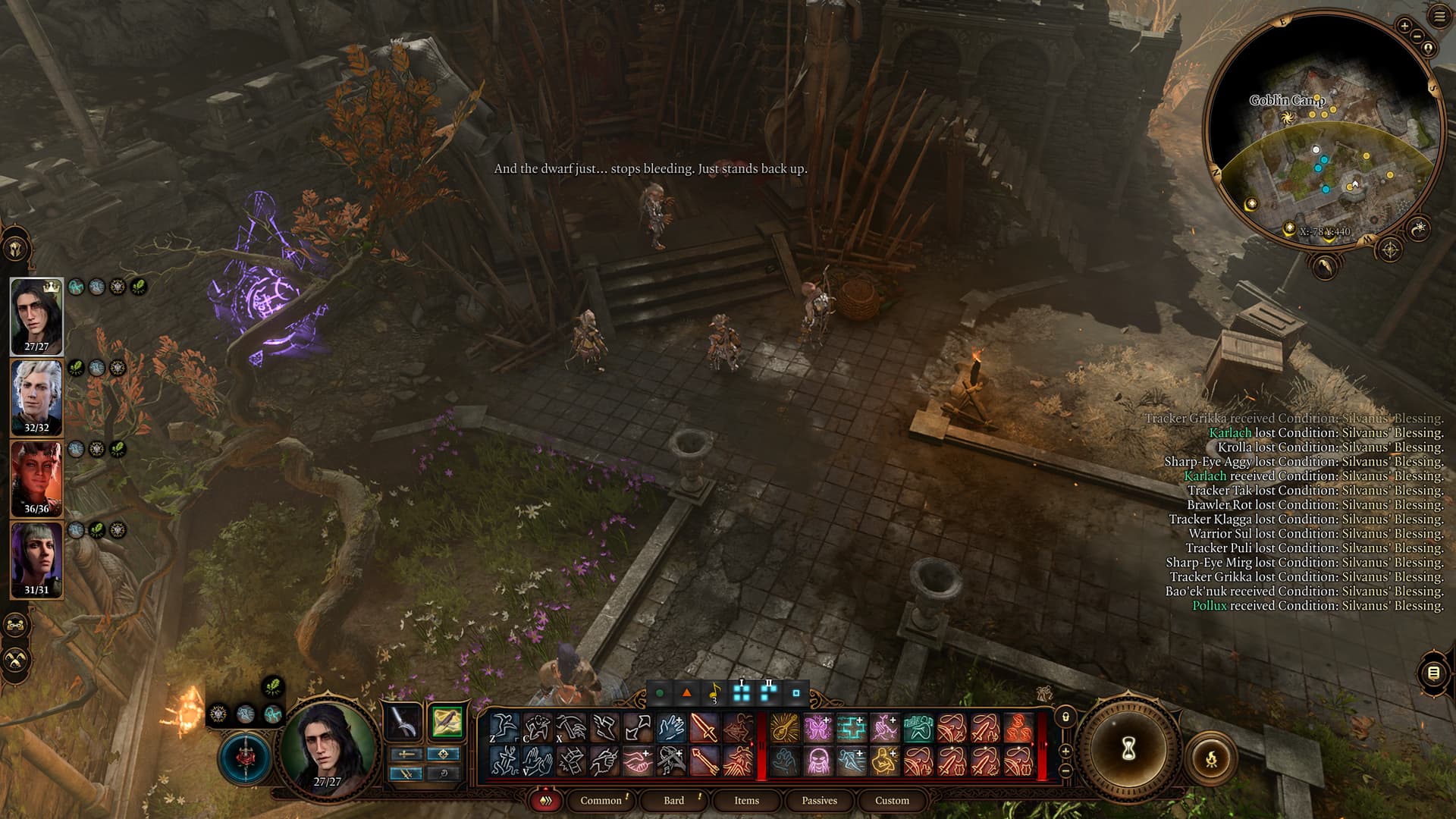The height and width of the screenshot is (819, 1456).
Task: Choose Shadowheart's portrait in the party list
Action: click(36, 560)
